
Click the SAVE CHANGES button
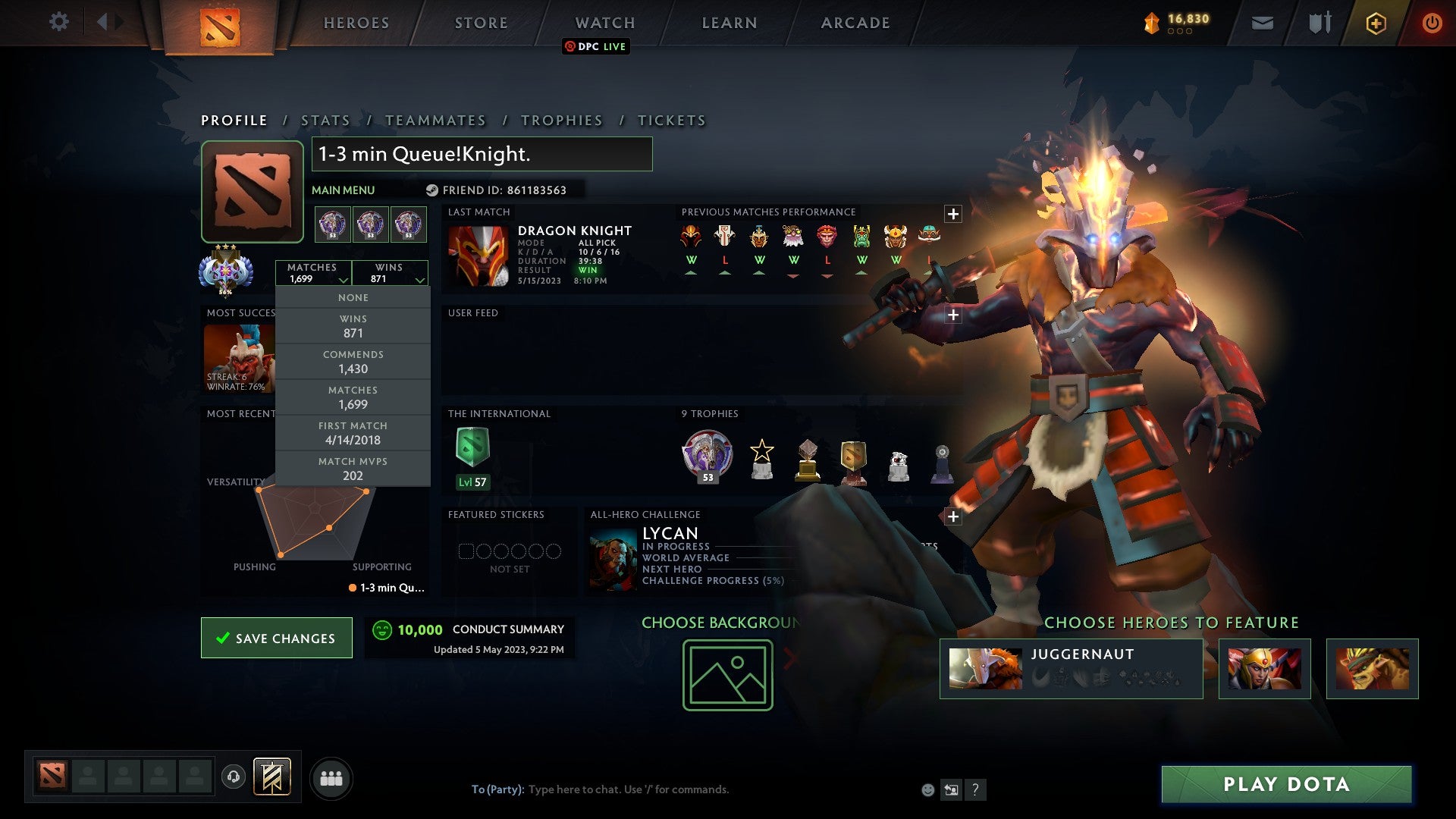point(276,638)
